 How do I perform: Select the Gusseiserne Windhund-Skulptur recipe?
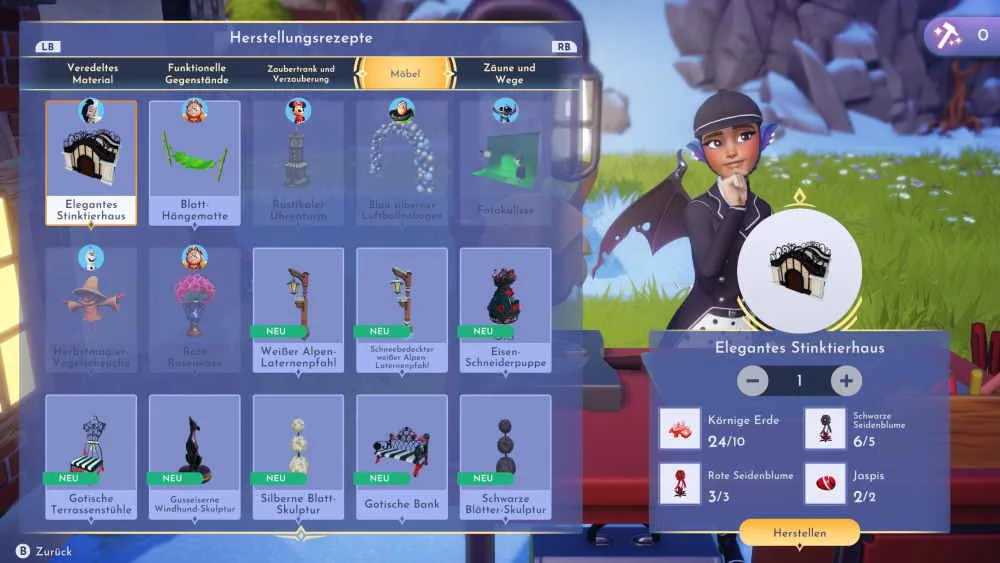[195, 456]
